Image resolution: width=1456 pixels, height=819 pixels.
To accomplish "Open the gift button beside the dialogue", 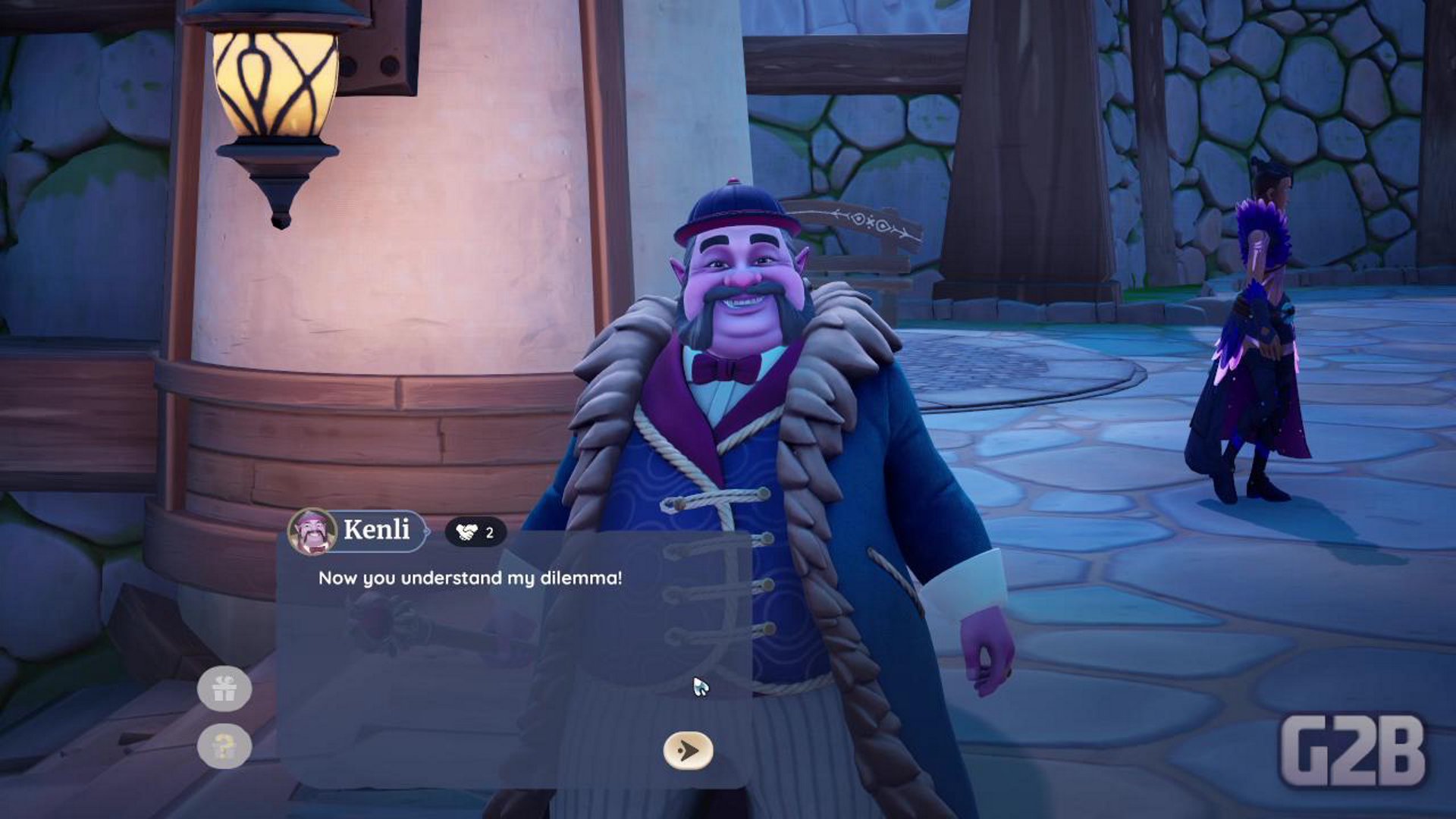I will [224, 689].
